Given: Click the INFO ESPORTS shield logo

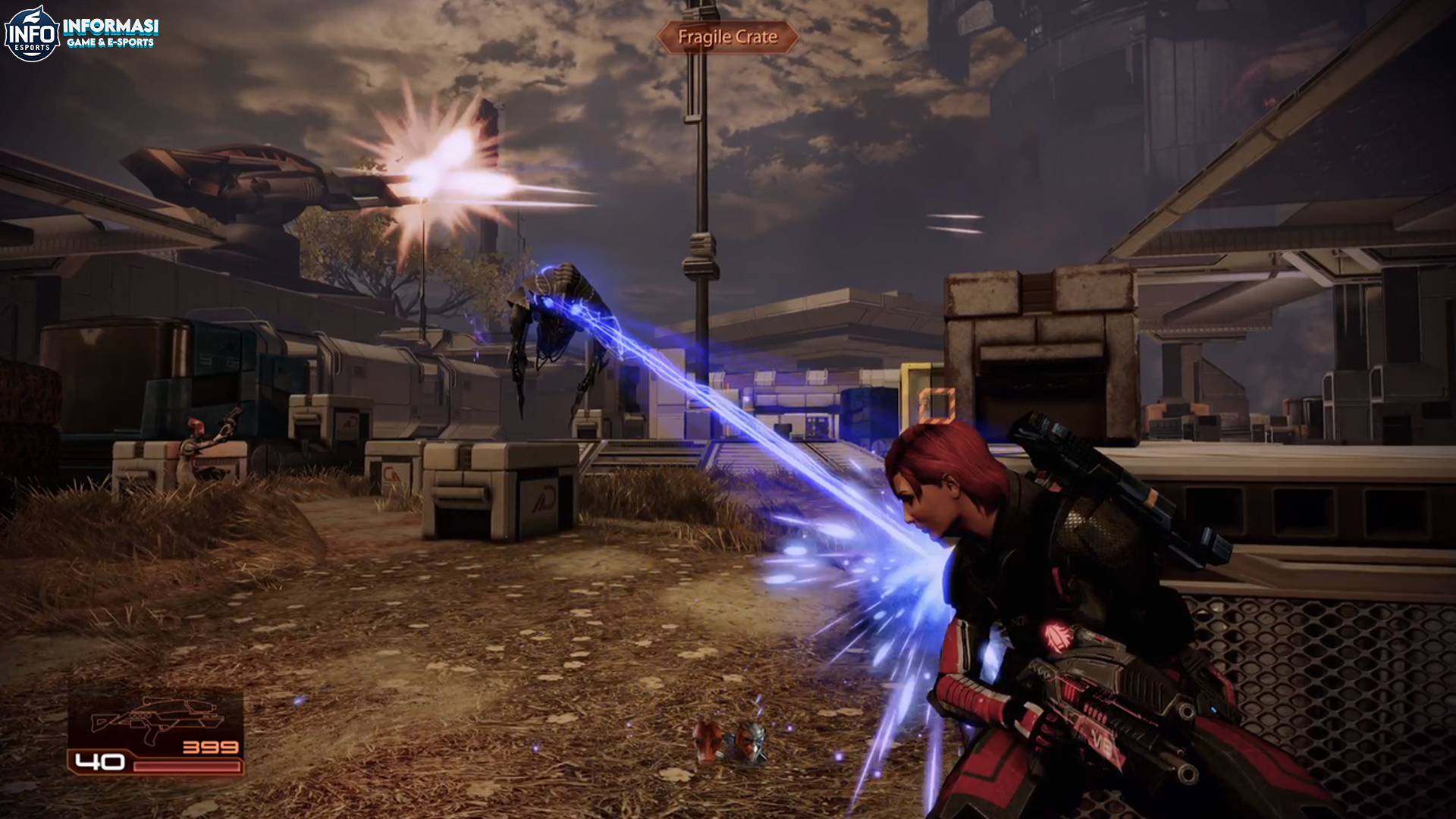Looking at the screenshot, I should pos(32,32).
